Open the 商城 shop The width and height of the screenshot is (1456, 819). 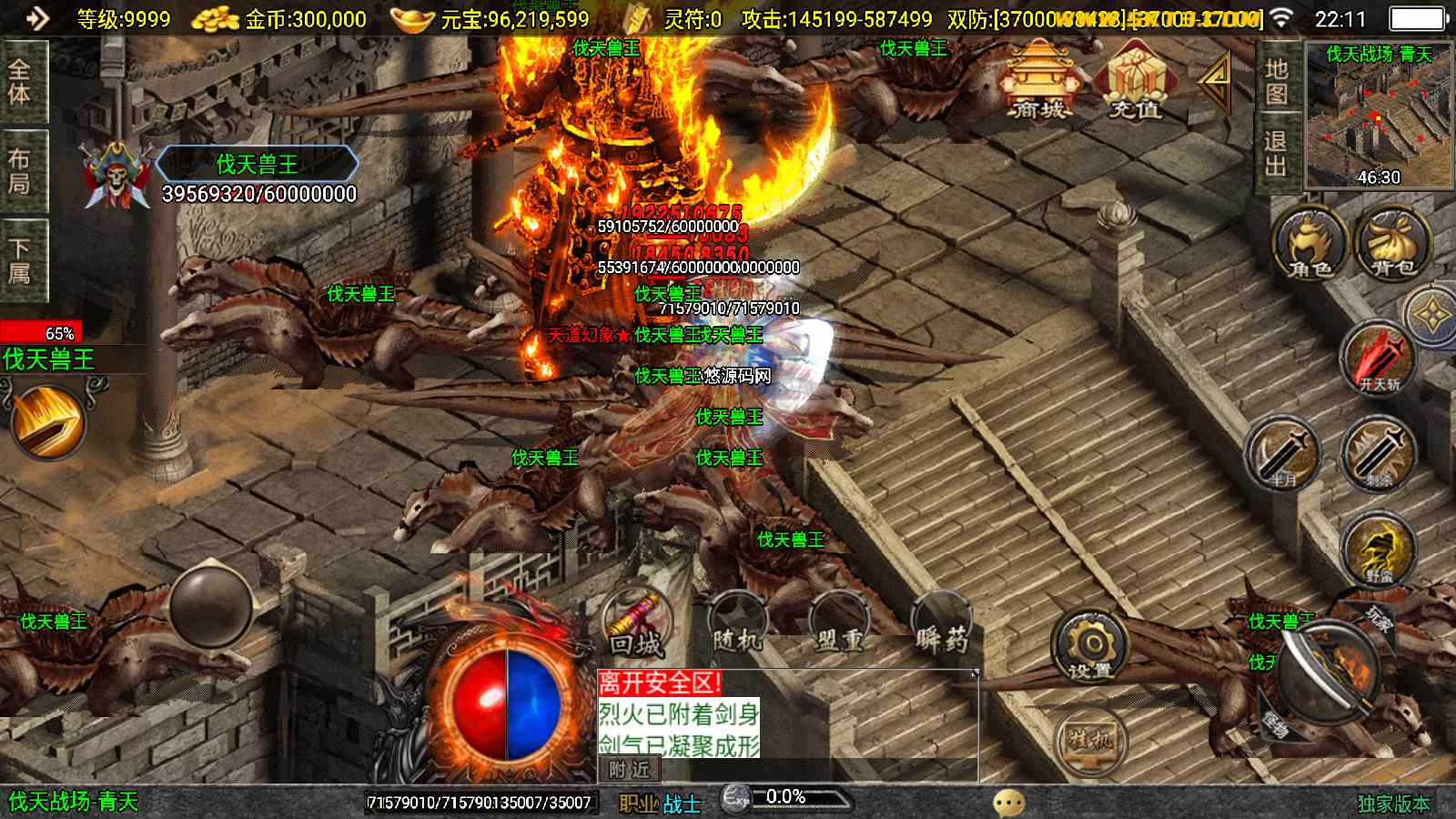(x=1038, y=82)
